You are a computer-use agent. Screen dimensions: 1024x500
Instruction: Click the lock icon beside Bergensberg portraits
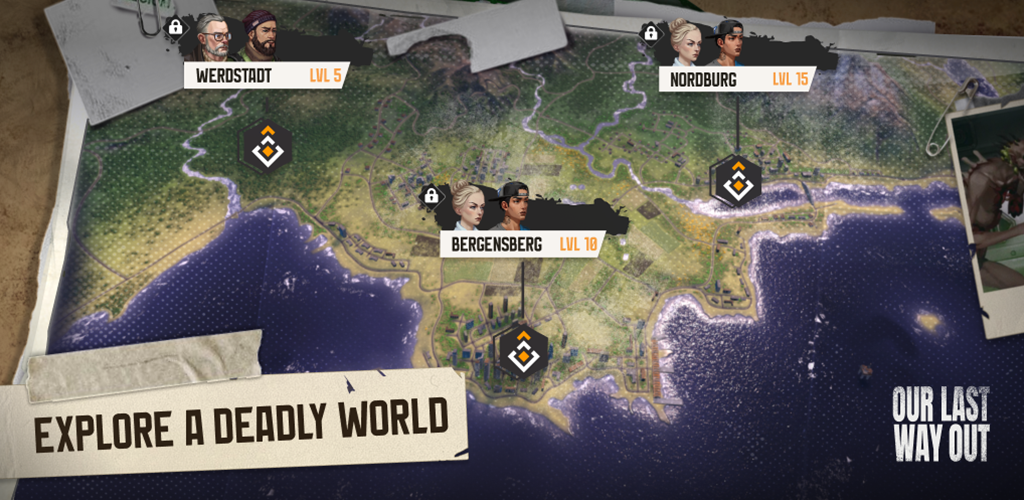(432, 195)
